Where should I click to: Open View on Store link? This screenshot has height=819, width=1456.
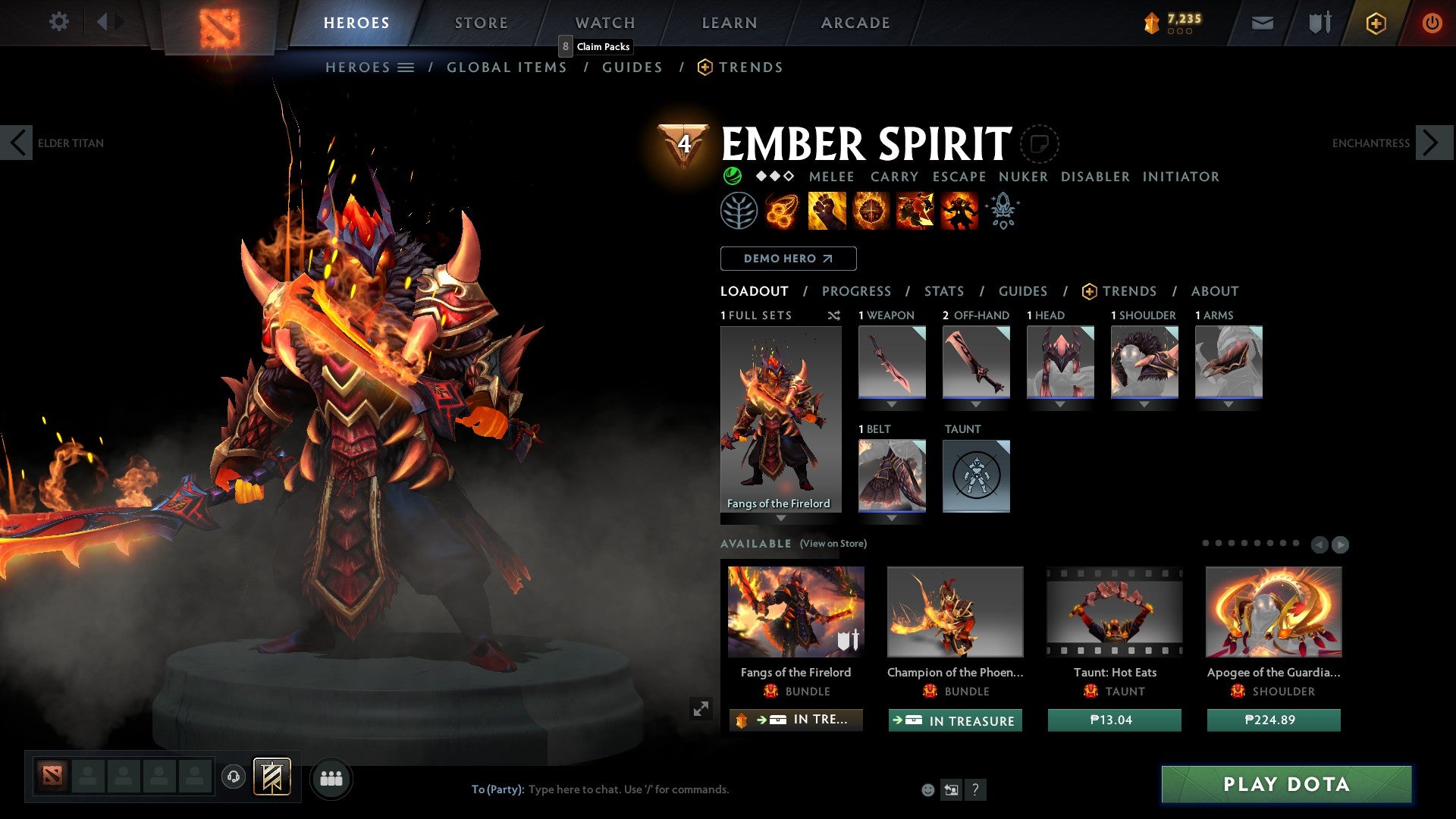click(x=833, y=544)
